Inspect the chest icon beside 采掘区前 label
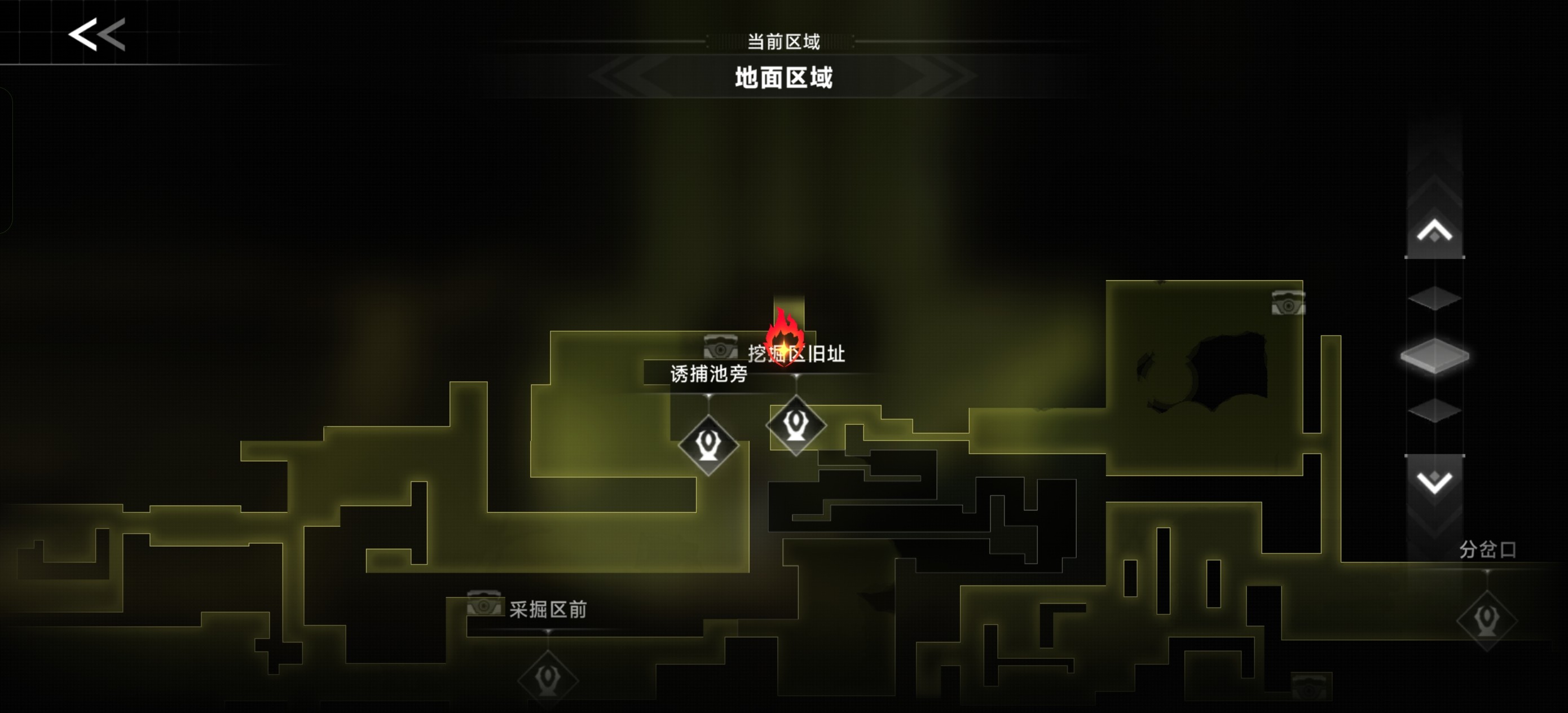 tap(484, 603)
